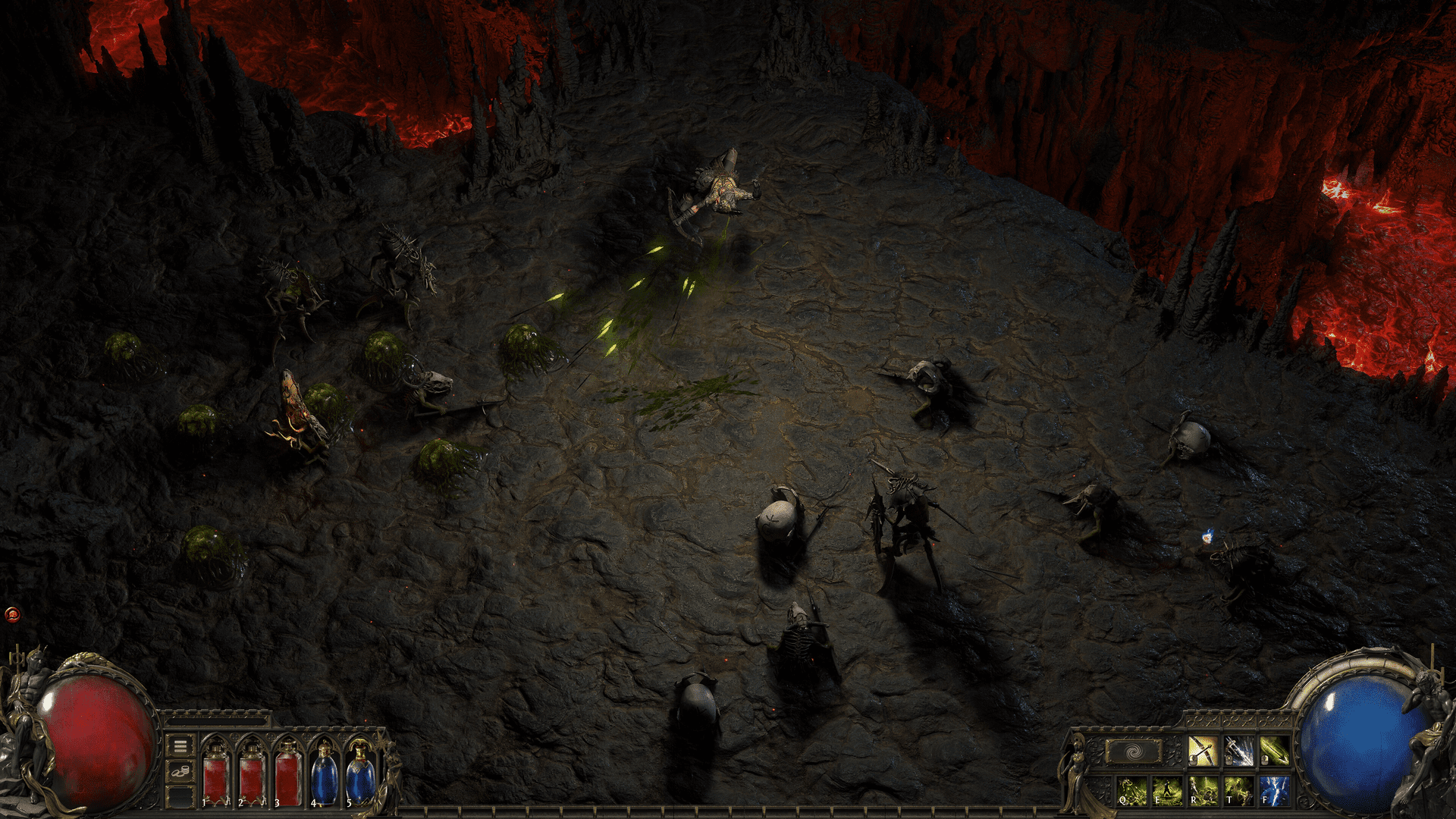Viewport: 1456px width, 819px height.
Task: Click the rings and coins button
Action: (x=180, y=772)
